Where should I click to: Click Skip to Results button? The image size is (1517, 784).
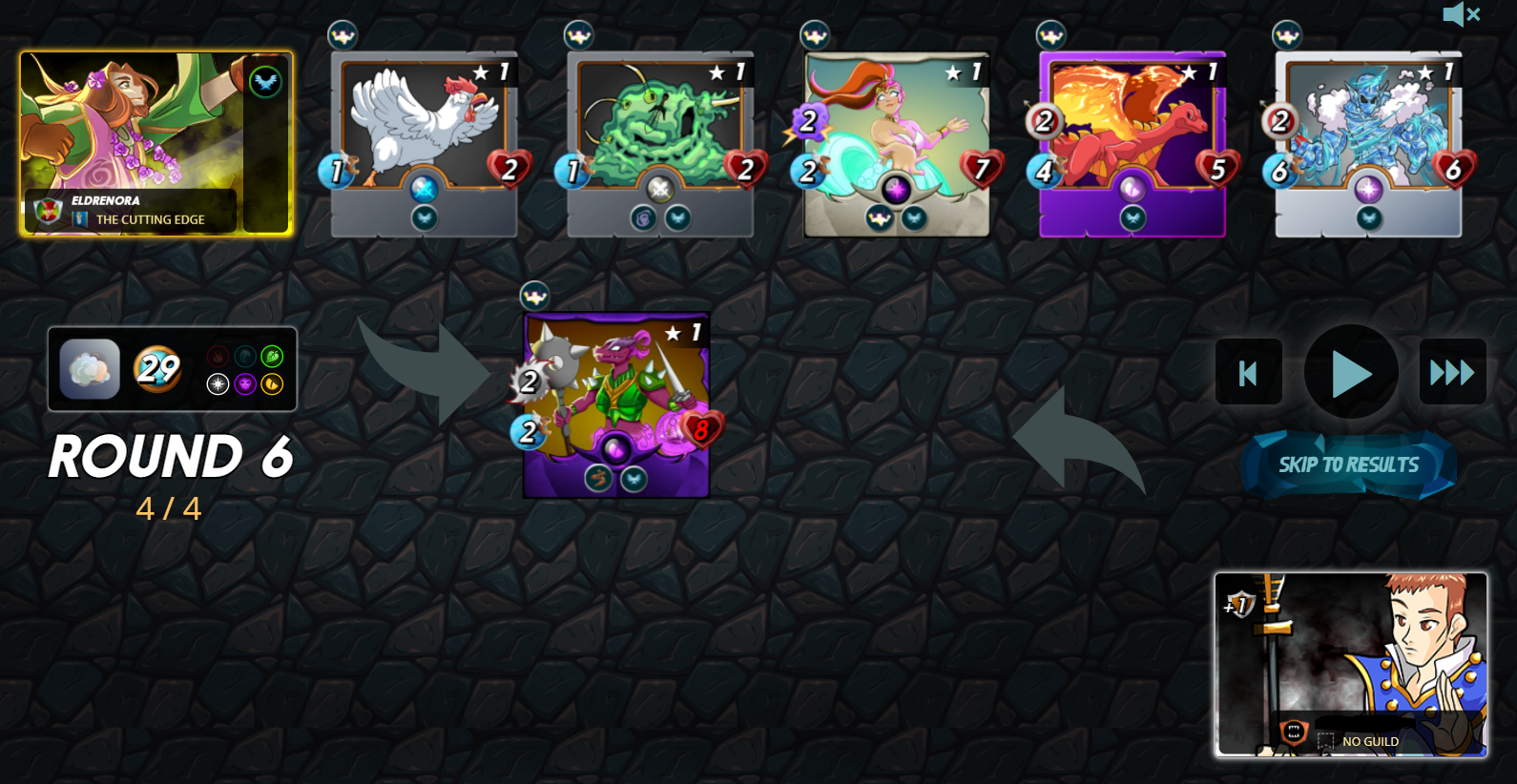pyautogui.click(x=1348, y=465)
